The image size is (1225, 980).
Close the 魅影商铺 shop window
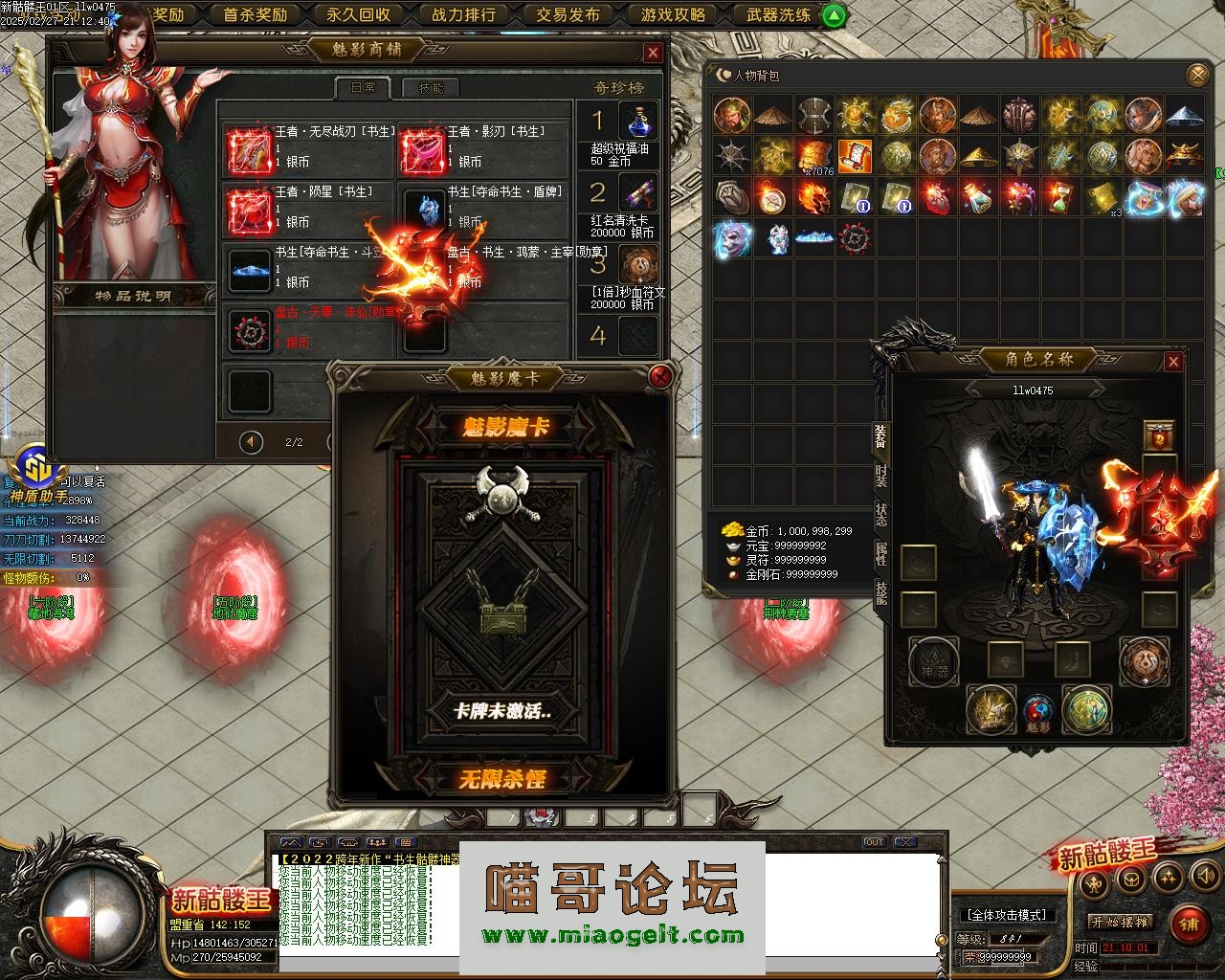(x=653, y=53)
